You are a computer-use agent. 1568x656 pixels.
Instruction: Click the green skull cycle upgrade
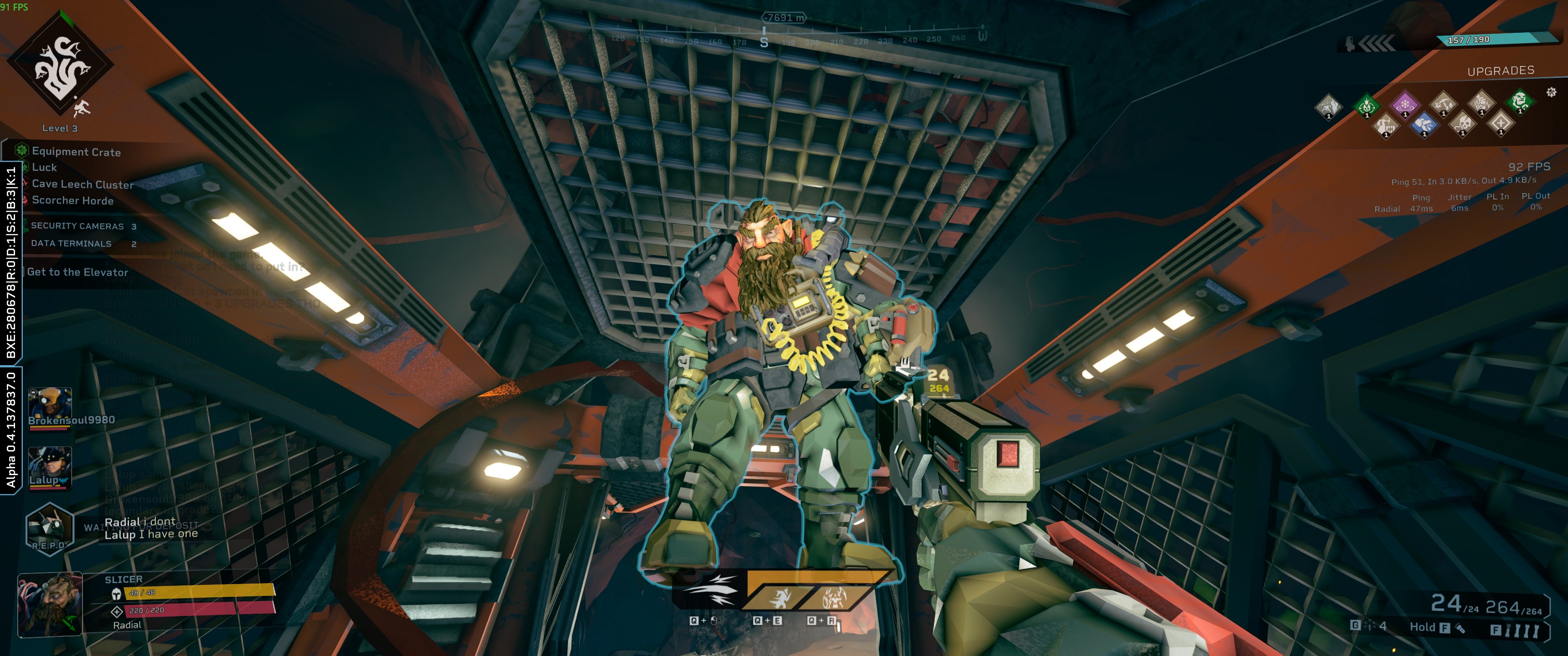pyautogui.click(x=1367, y=106)
